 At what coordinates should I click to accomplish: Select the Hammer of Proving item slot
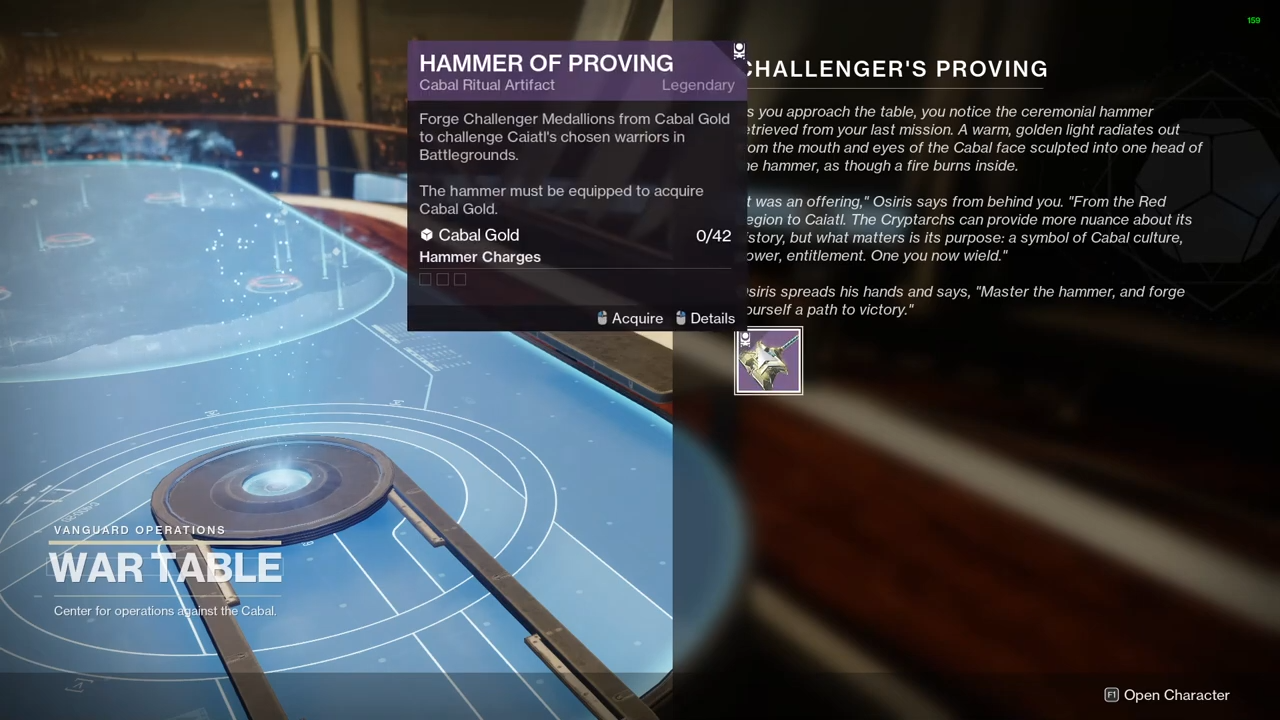(768, 361)
